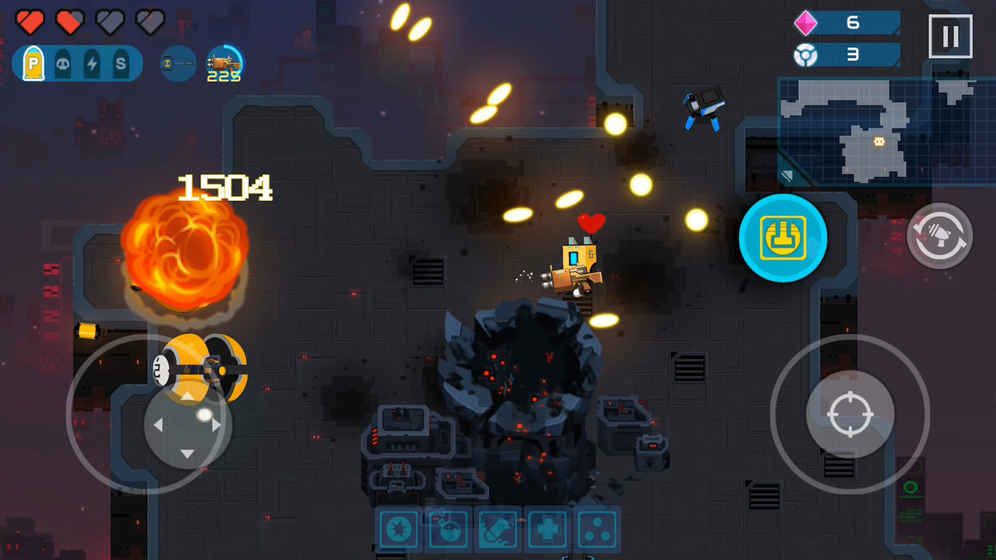Activate the blue turret skill button
This screenshot has width=996, height=560.
pos(783,238)
